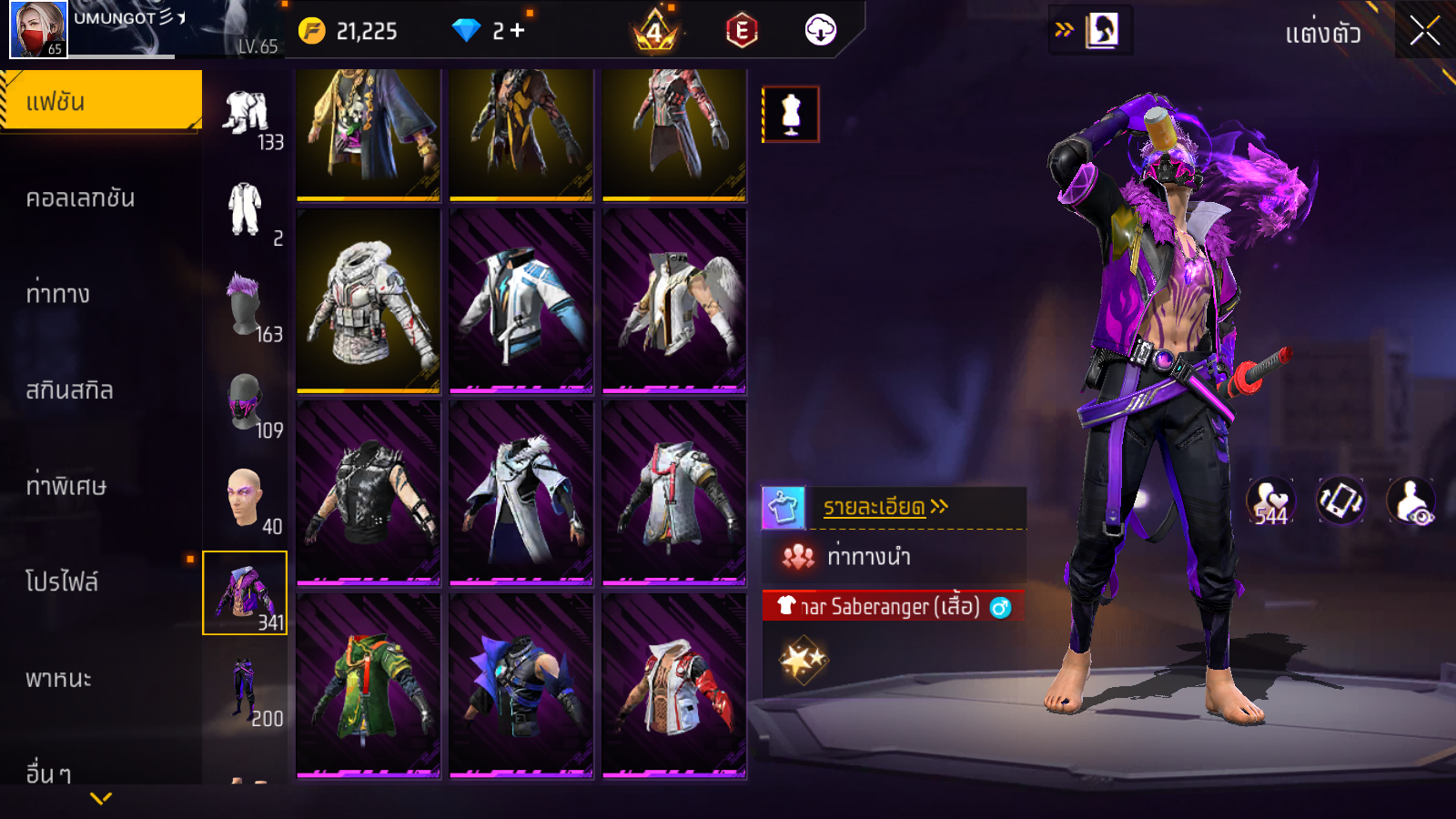Open the pants category with 200 items

(245, 691)
